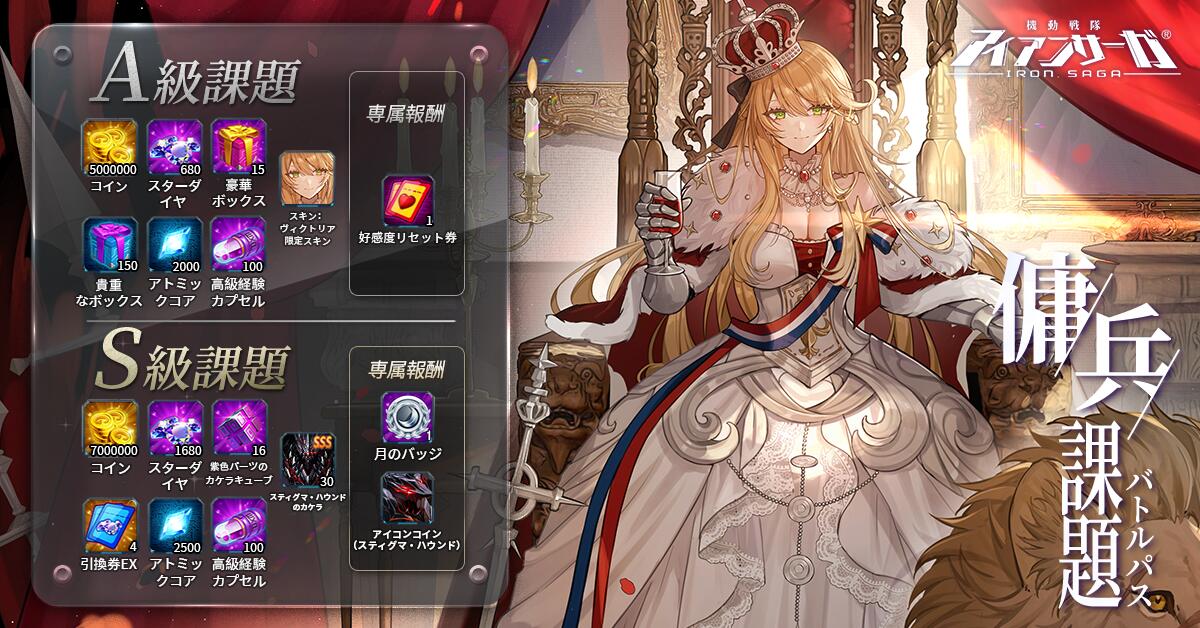Select the 5000000 coin reward icon
1200x628 pixels.
pos(111,145)
